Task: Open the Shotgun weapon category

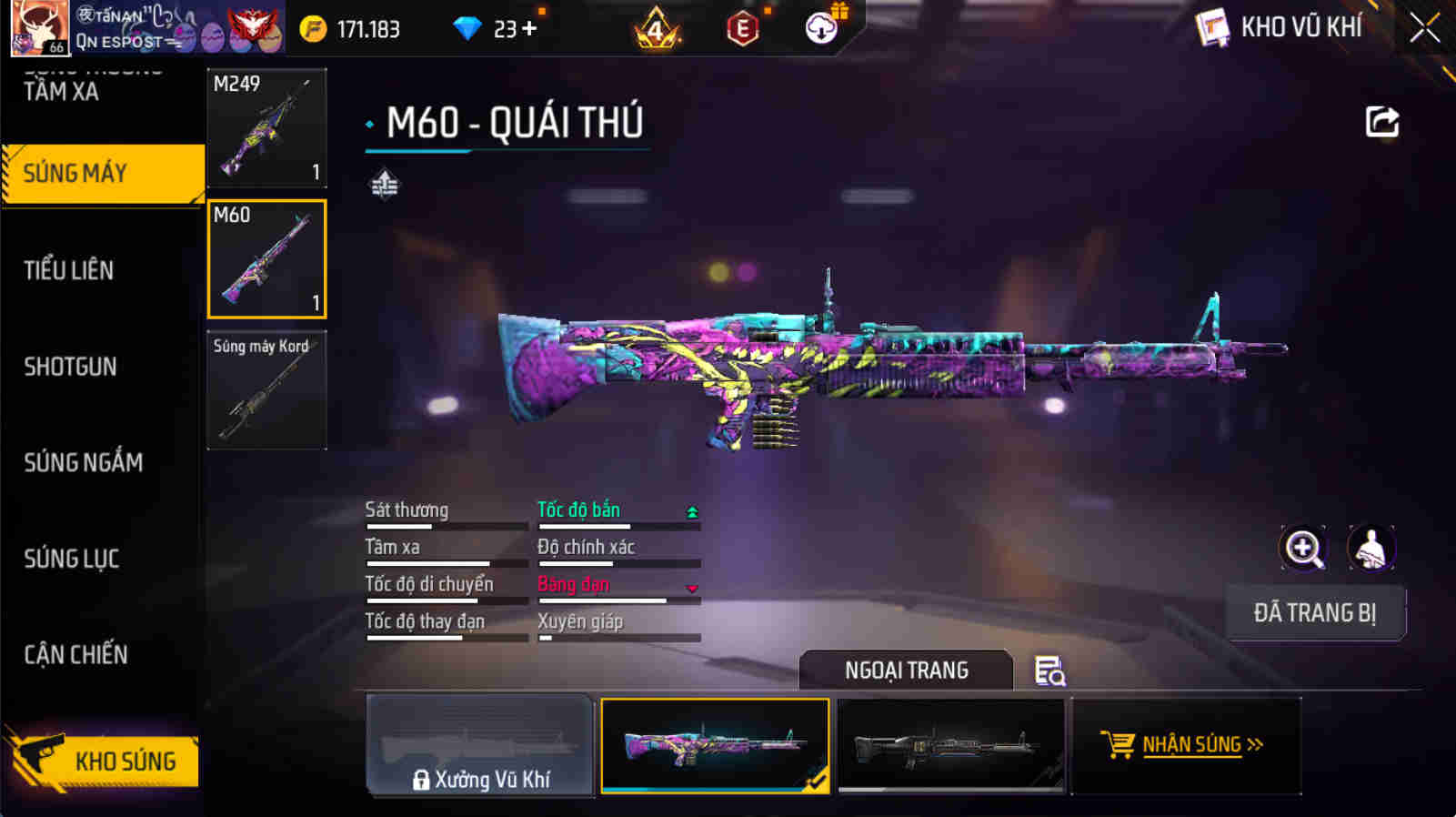Action: pos(71,367)
